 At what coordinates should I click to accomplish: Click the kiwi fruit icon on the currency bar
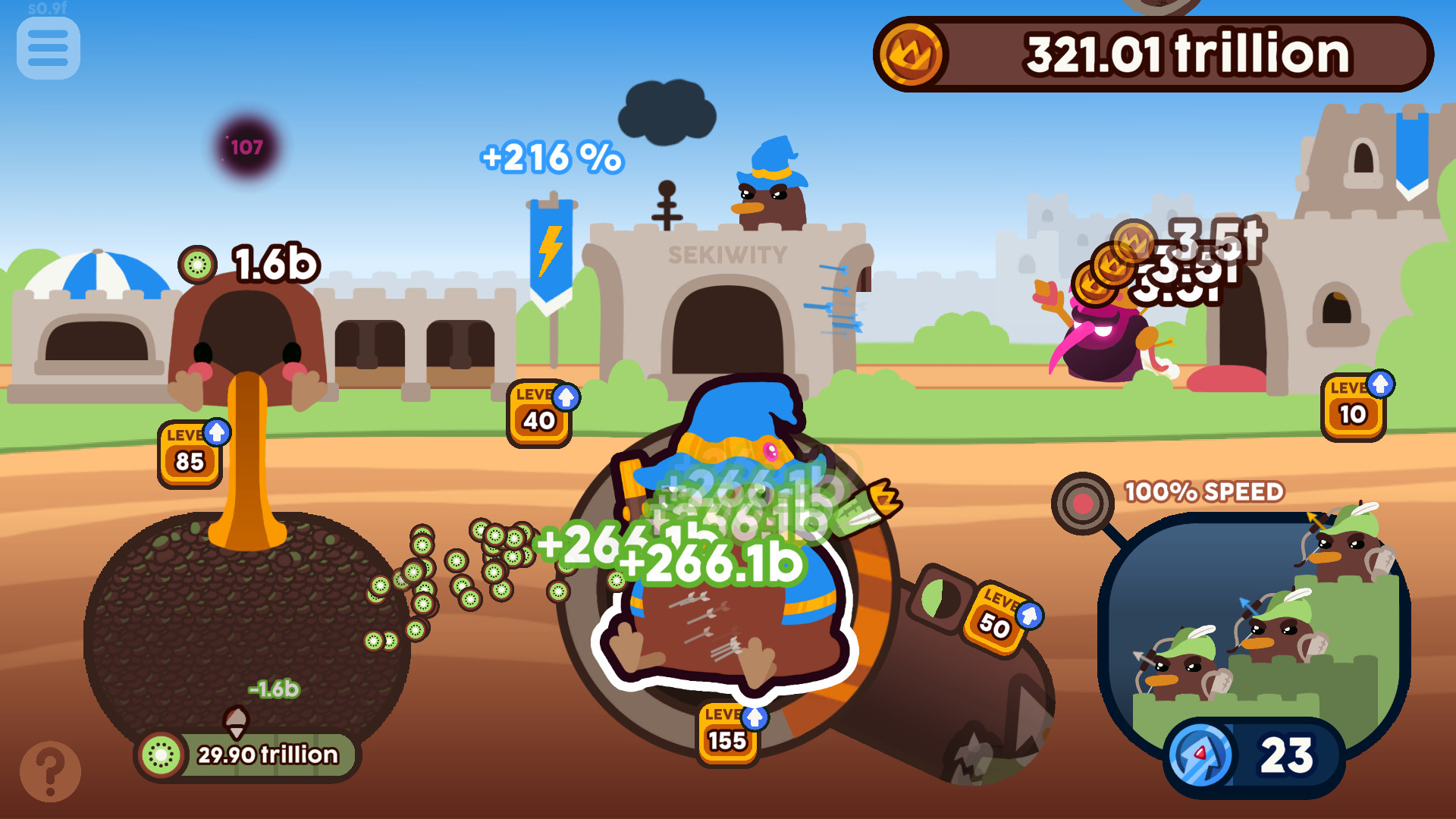(161, 753)
